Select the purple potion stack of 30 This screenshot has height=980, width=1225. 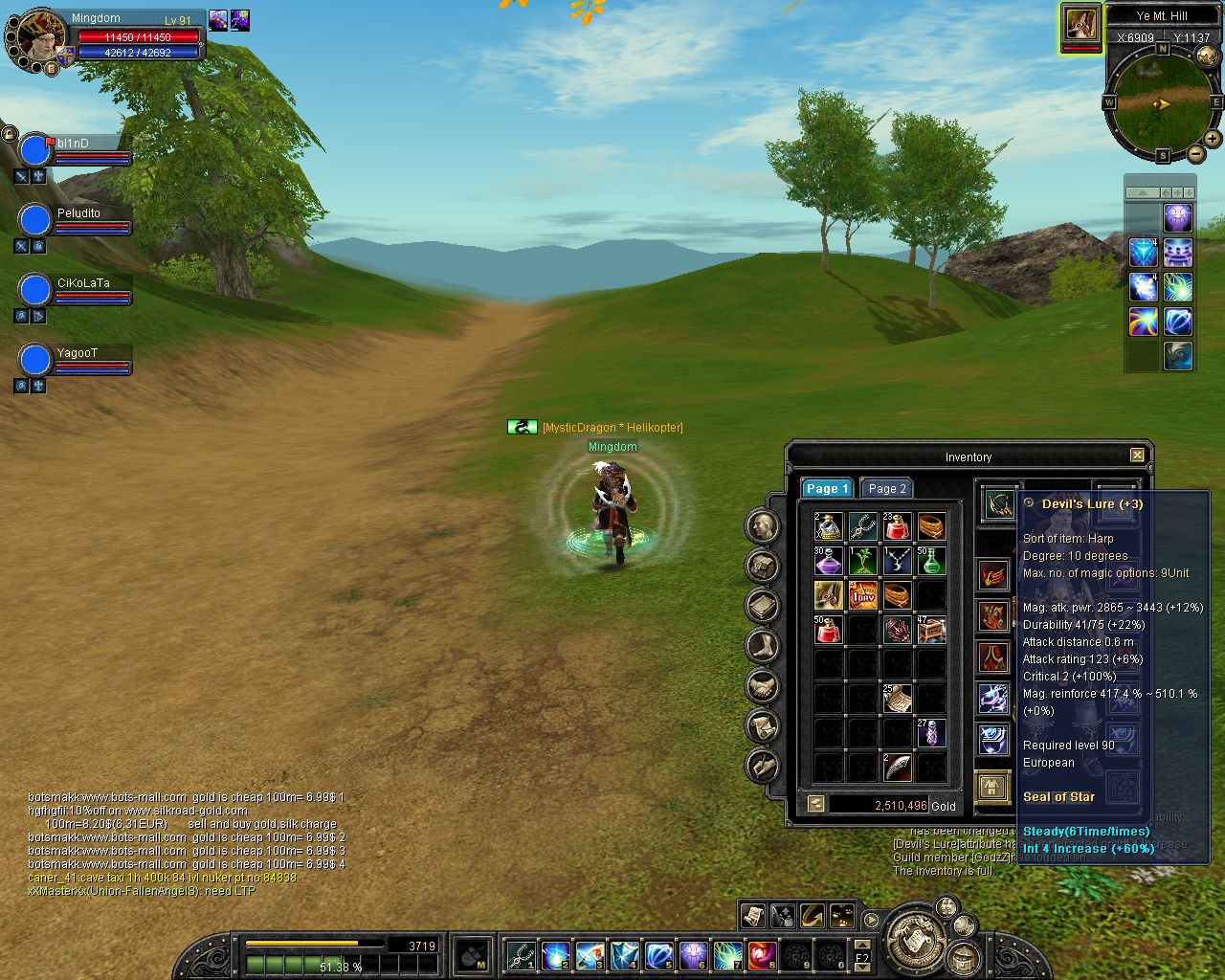(x=829, y=561)
